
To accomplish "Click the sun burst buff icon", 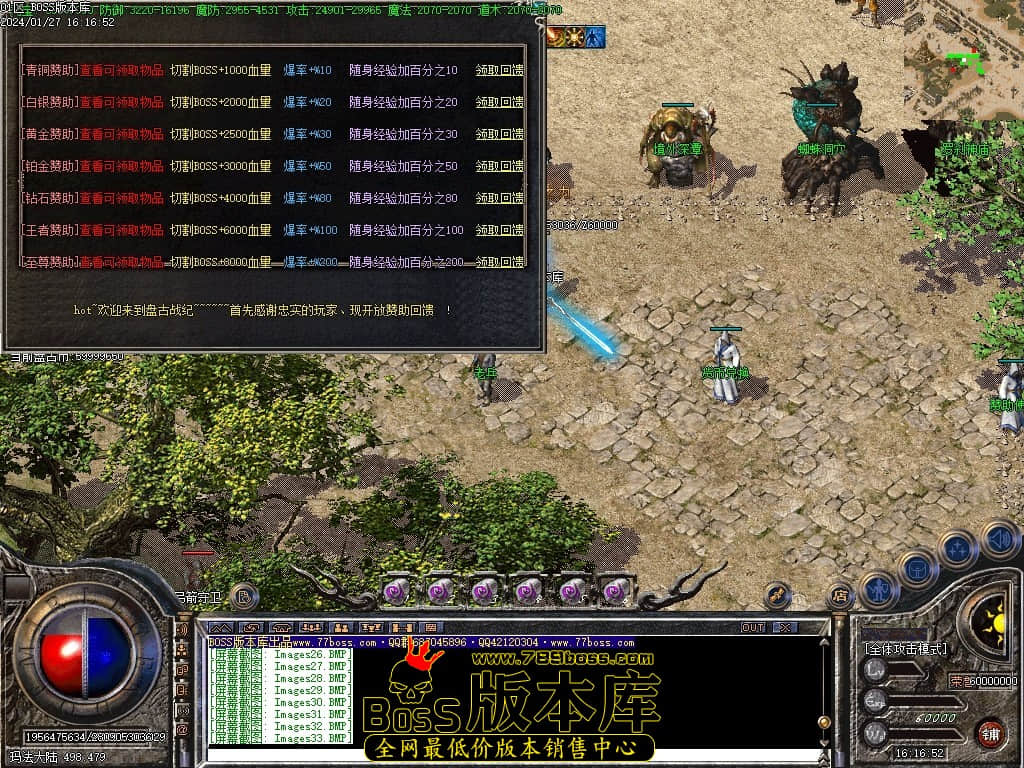I will click(576, 38).
